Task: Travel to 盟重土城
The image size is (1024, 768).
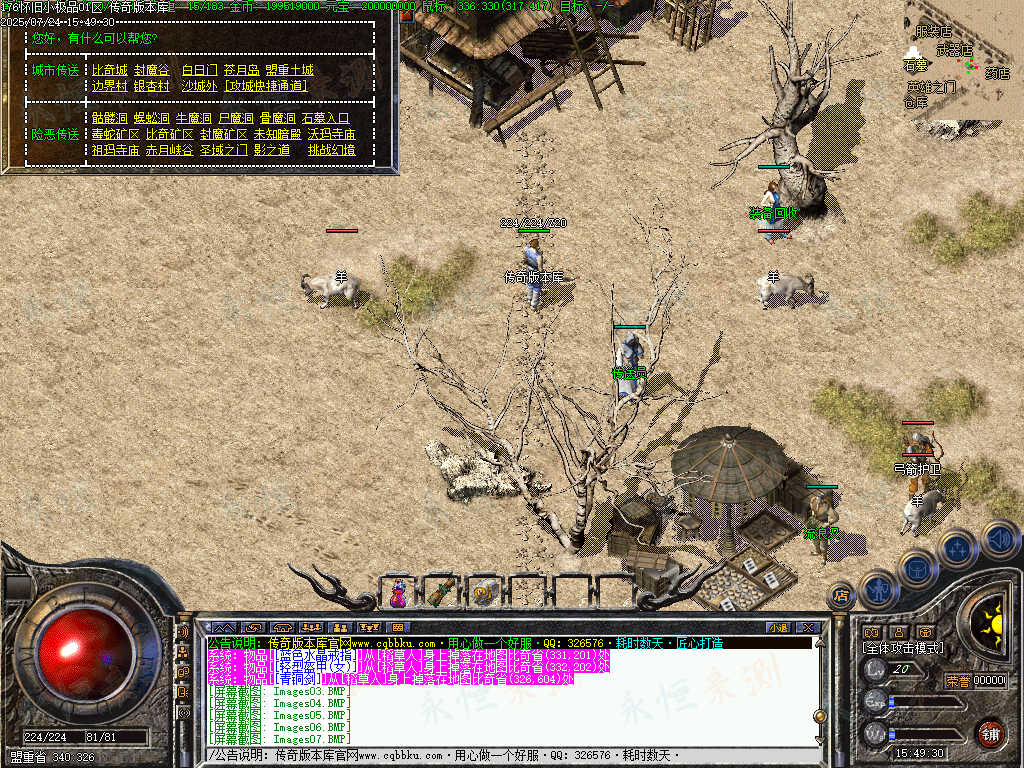Action: pyautogui.click(x=289, y=70)
